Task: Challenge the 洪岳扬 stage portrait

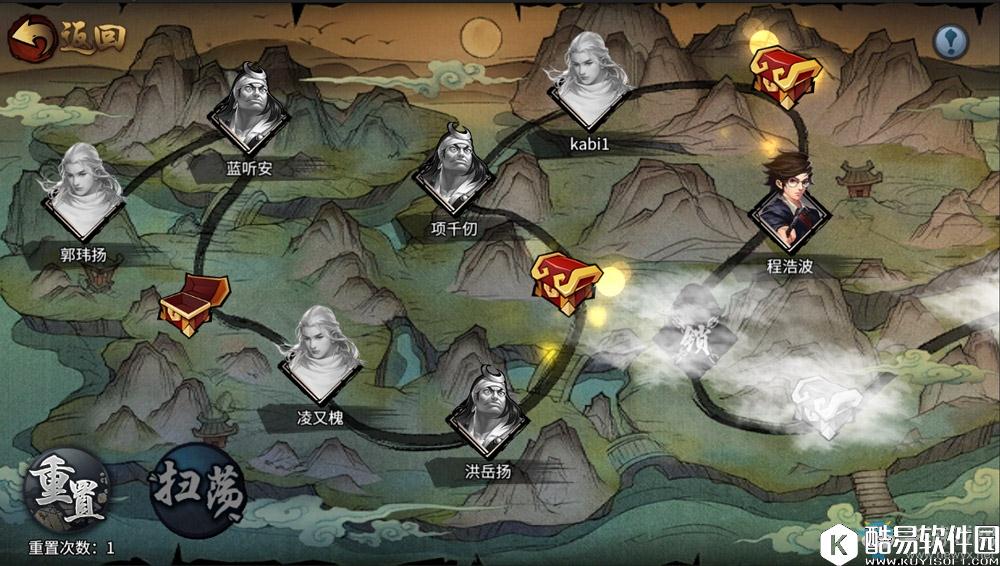Action: coord(488,412)
